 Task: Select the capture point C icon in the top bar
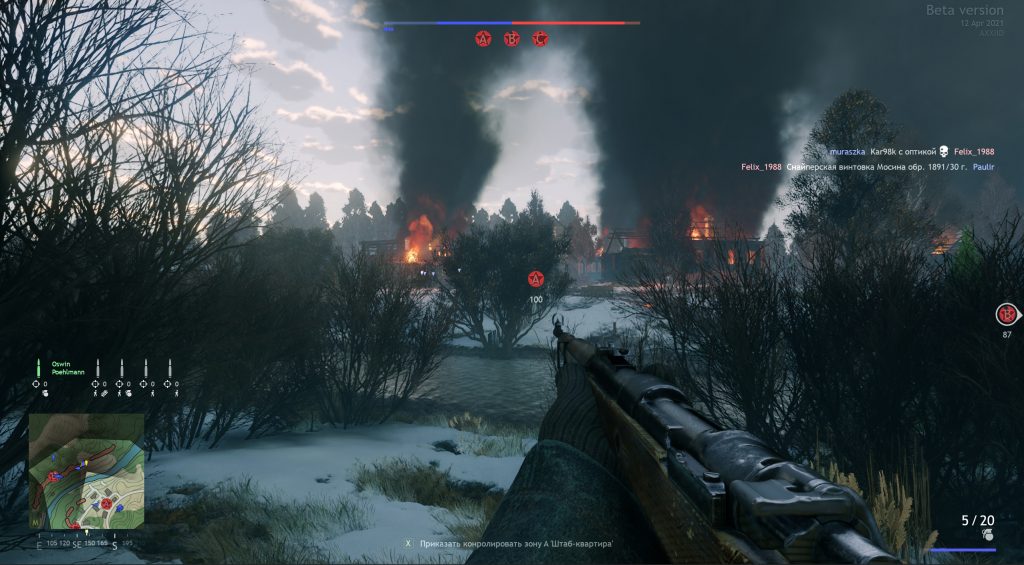tap(541, 39)
